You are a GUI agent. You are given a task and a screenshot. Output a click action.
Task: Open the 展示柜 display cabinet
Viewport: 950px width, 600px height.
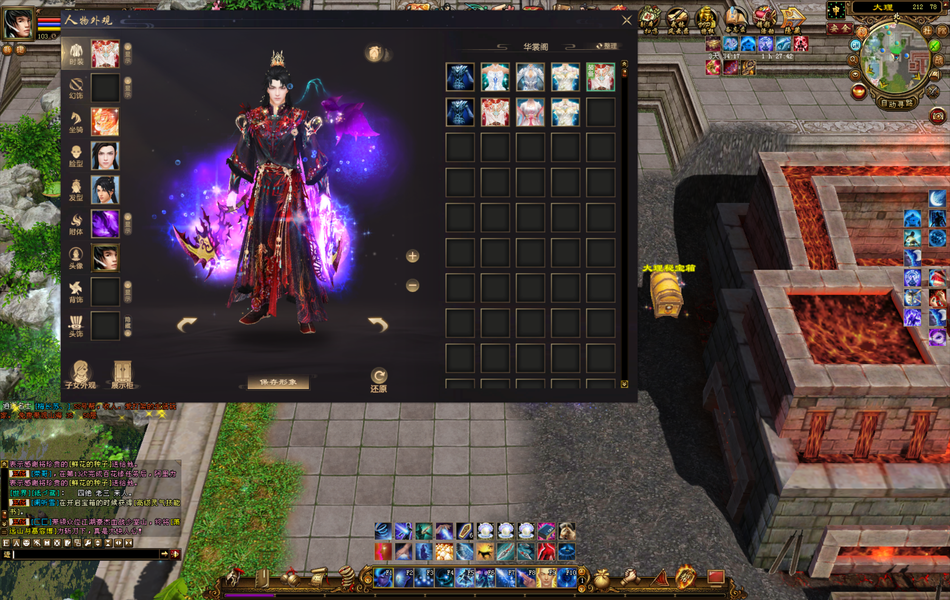tap(123, 375)
